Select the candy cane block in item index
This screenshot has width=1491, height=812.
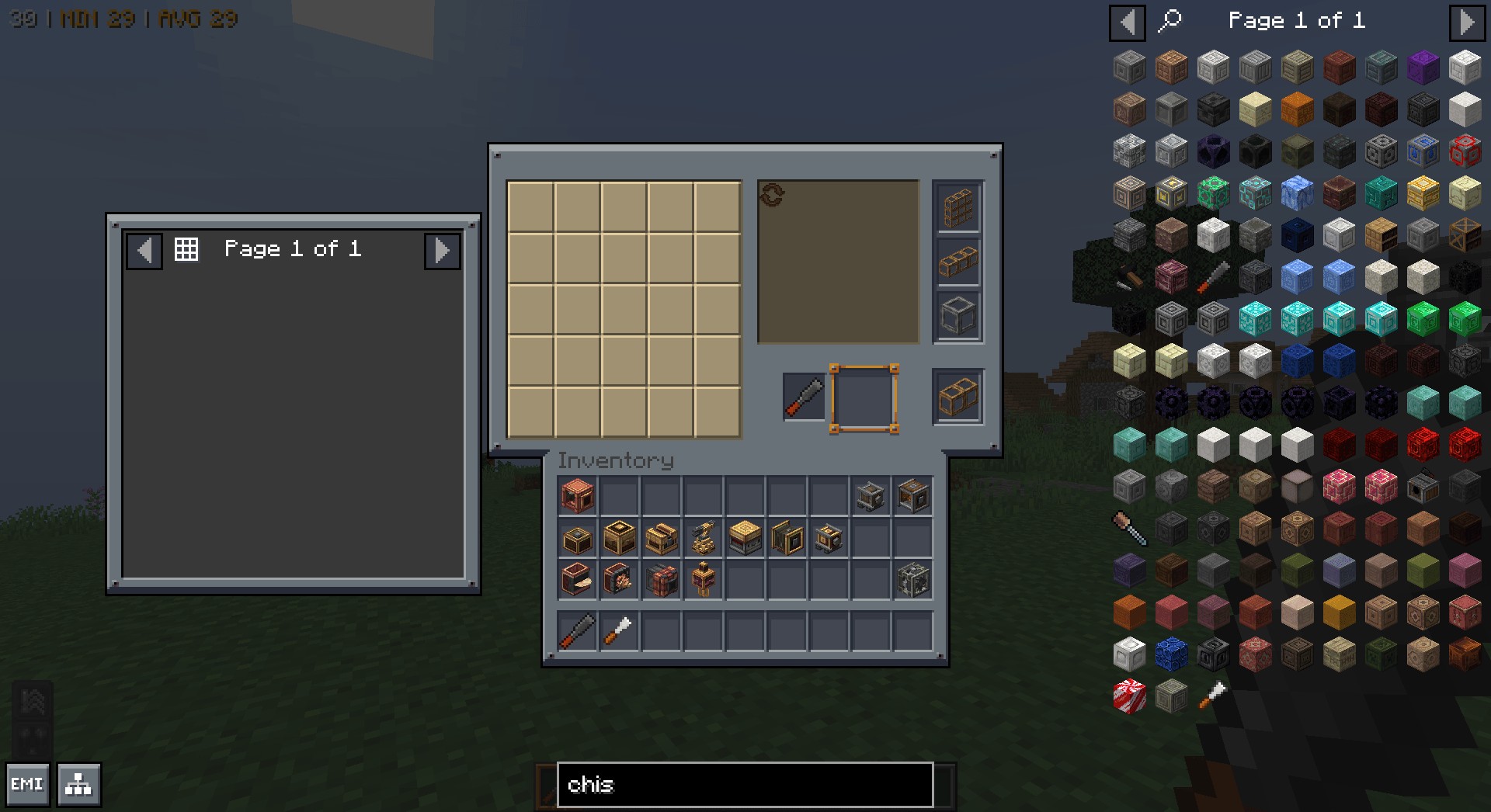click(1129, 696)
